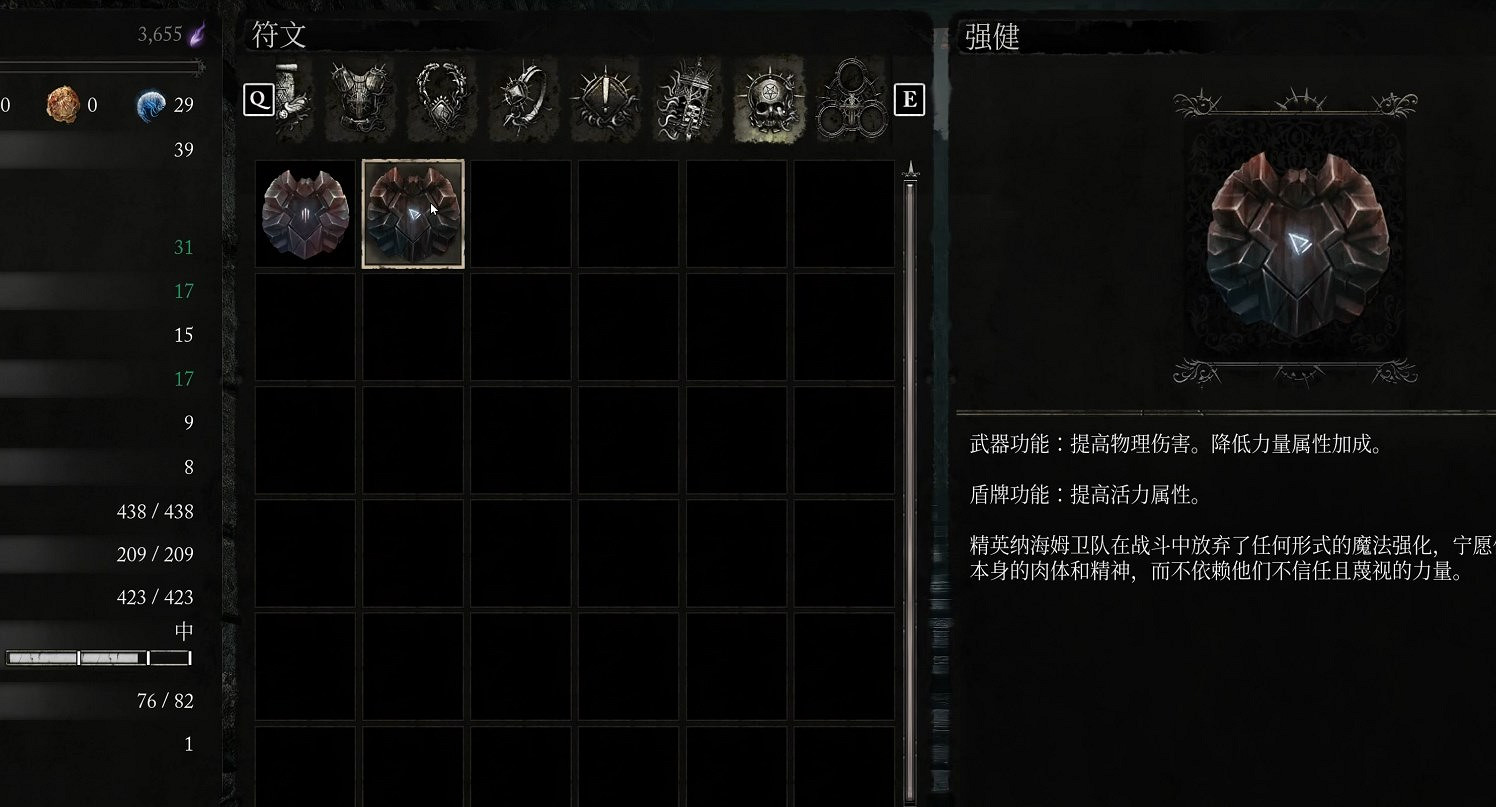1496x807 pixels.
Task: Select the spiked ring category icon
Action: click(x=522, y=100)
